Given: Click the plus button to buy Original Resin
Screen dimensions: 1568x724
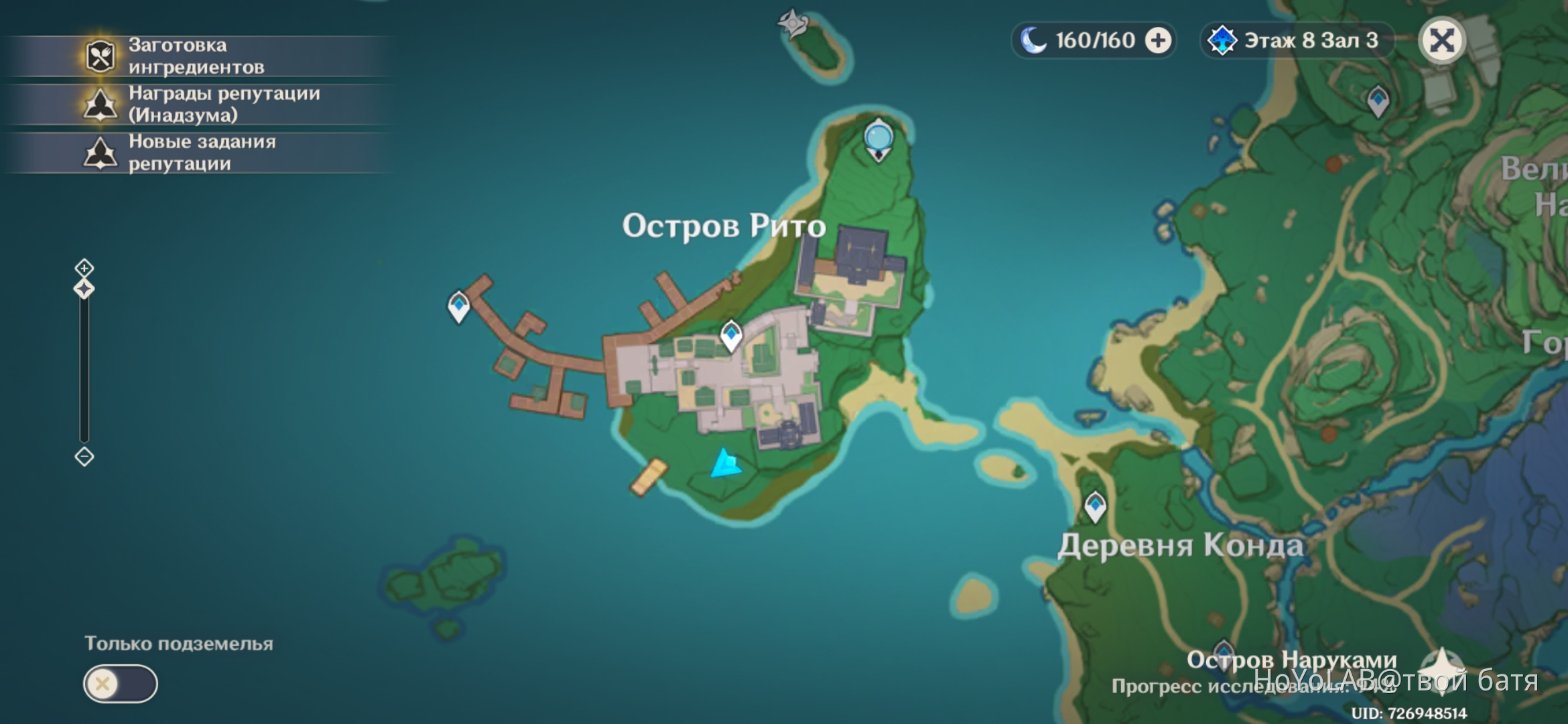Looking at the screenshot, I should point(1157,40).
